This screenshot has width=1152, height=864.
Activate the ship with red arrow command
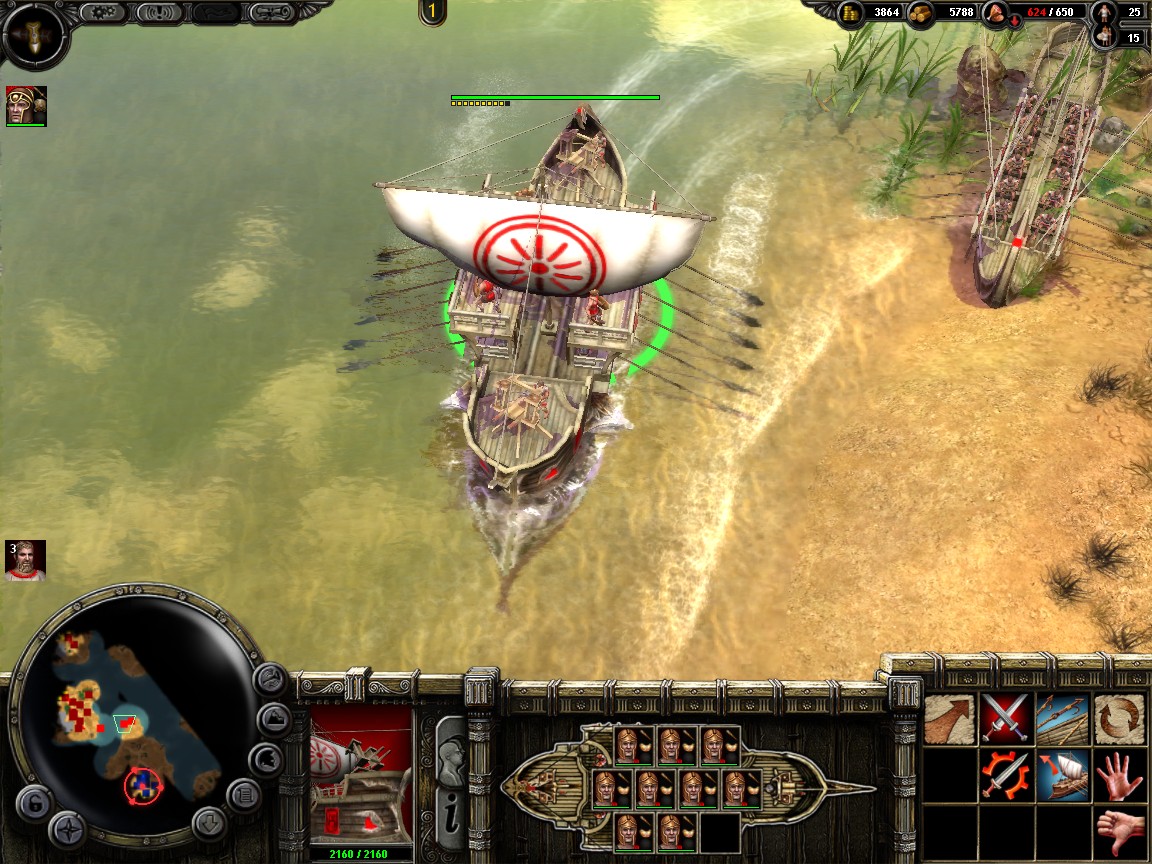tap(1062, 775)
